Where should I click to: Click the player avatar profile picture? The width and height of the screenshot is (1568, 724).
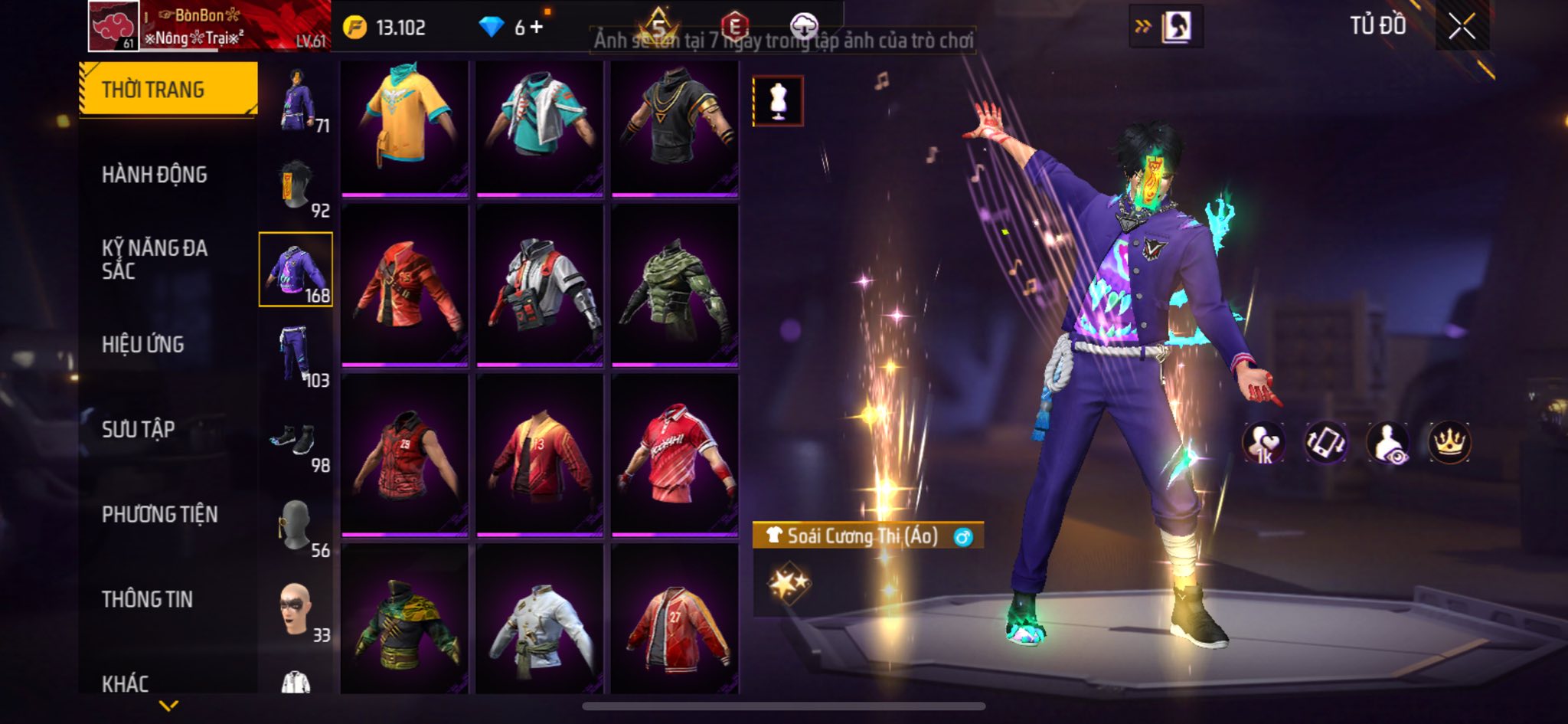tap(113, 26)
